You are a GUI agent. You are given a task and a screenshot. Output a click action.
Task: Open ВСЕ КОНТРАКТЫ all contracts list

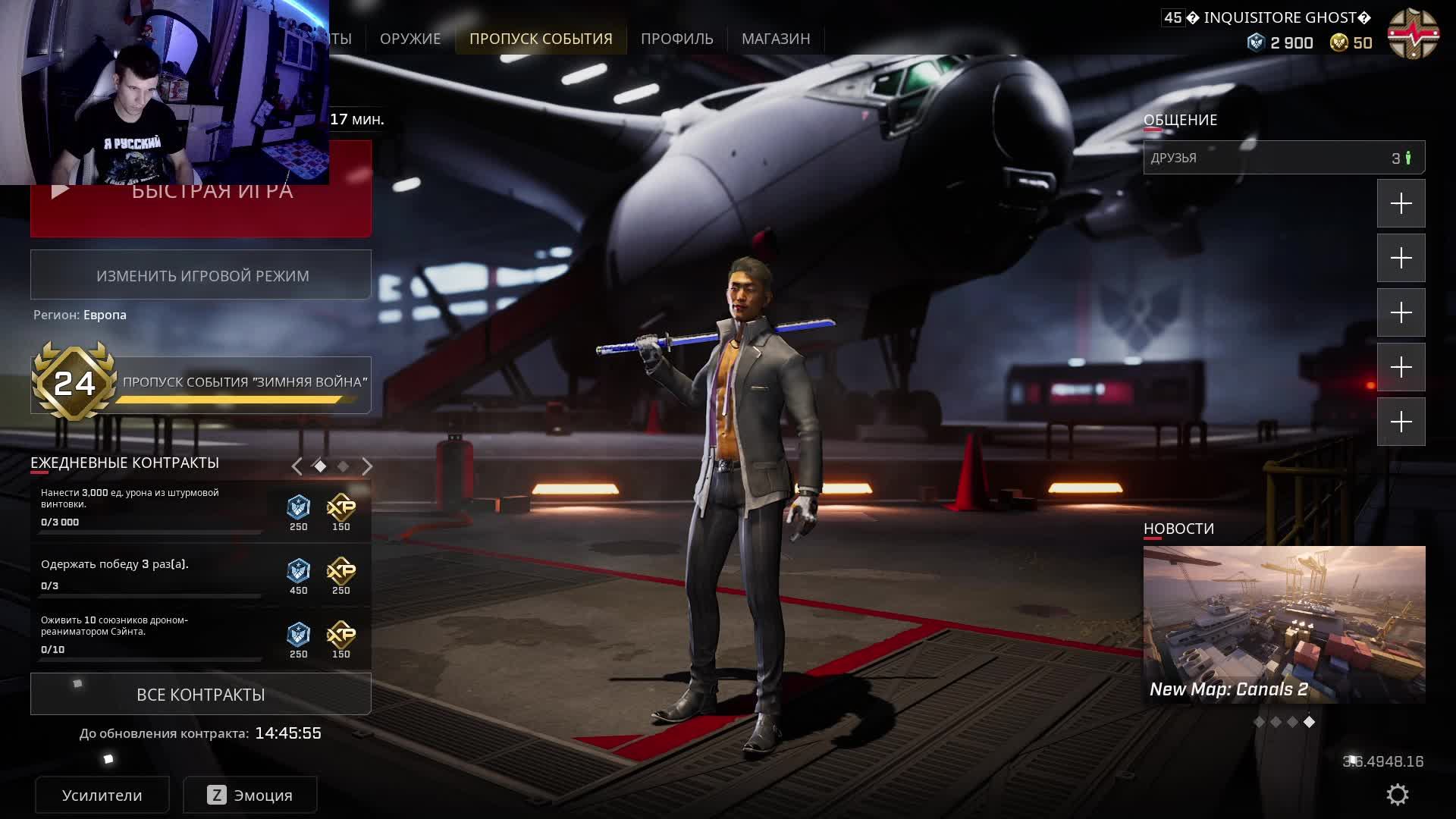coord(201,695)
